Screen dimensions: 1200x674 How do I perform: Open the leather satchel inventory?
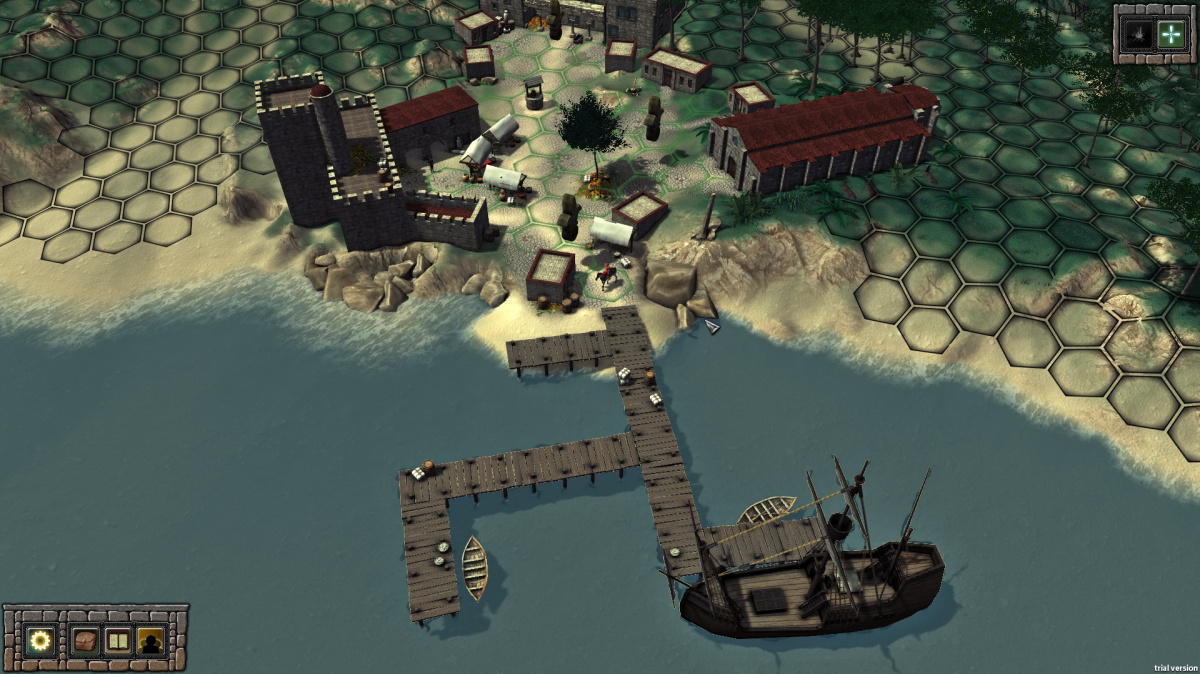85,640
